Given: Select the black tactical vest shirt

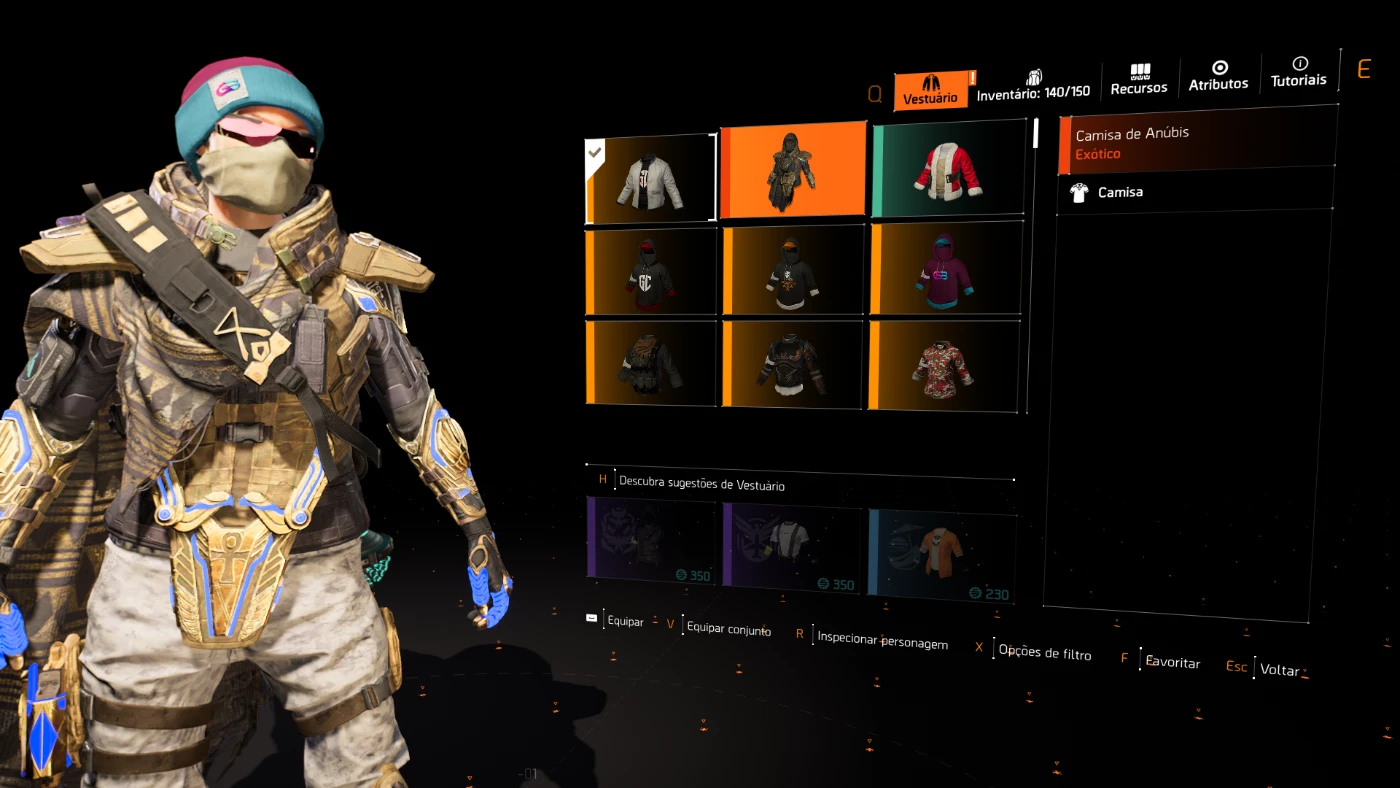Looking at the screenshot, I should click(650, 362).
